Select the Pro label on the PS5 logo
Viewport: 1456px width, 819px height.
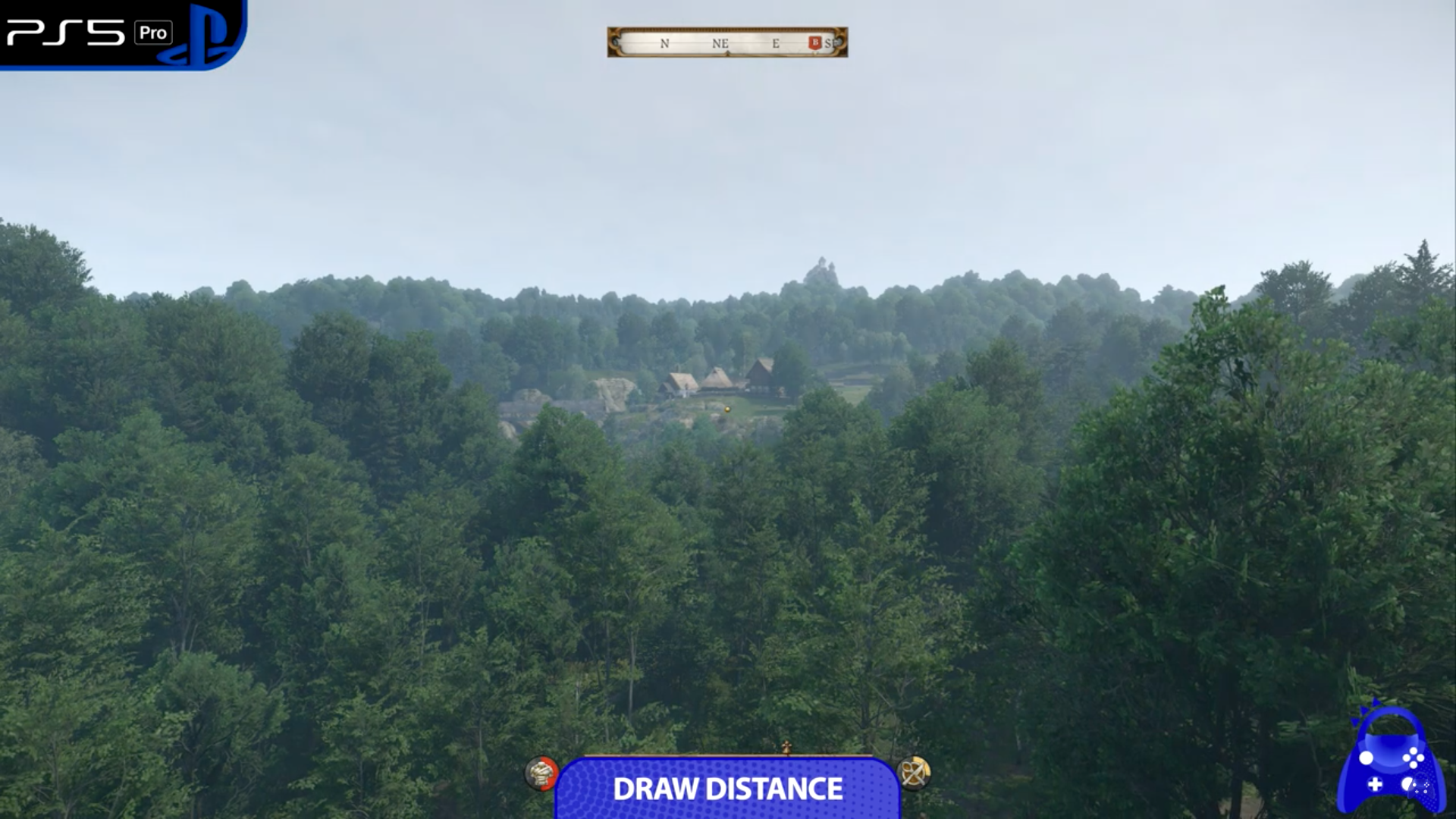[152, 33]
